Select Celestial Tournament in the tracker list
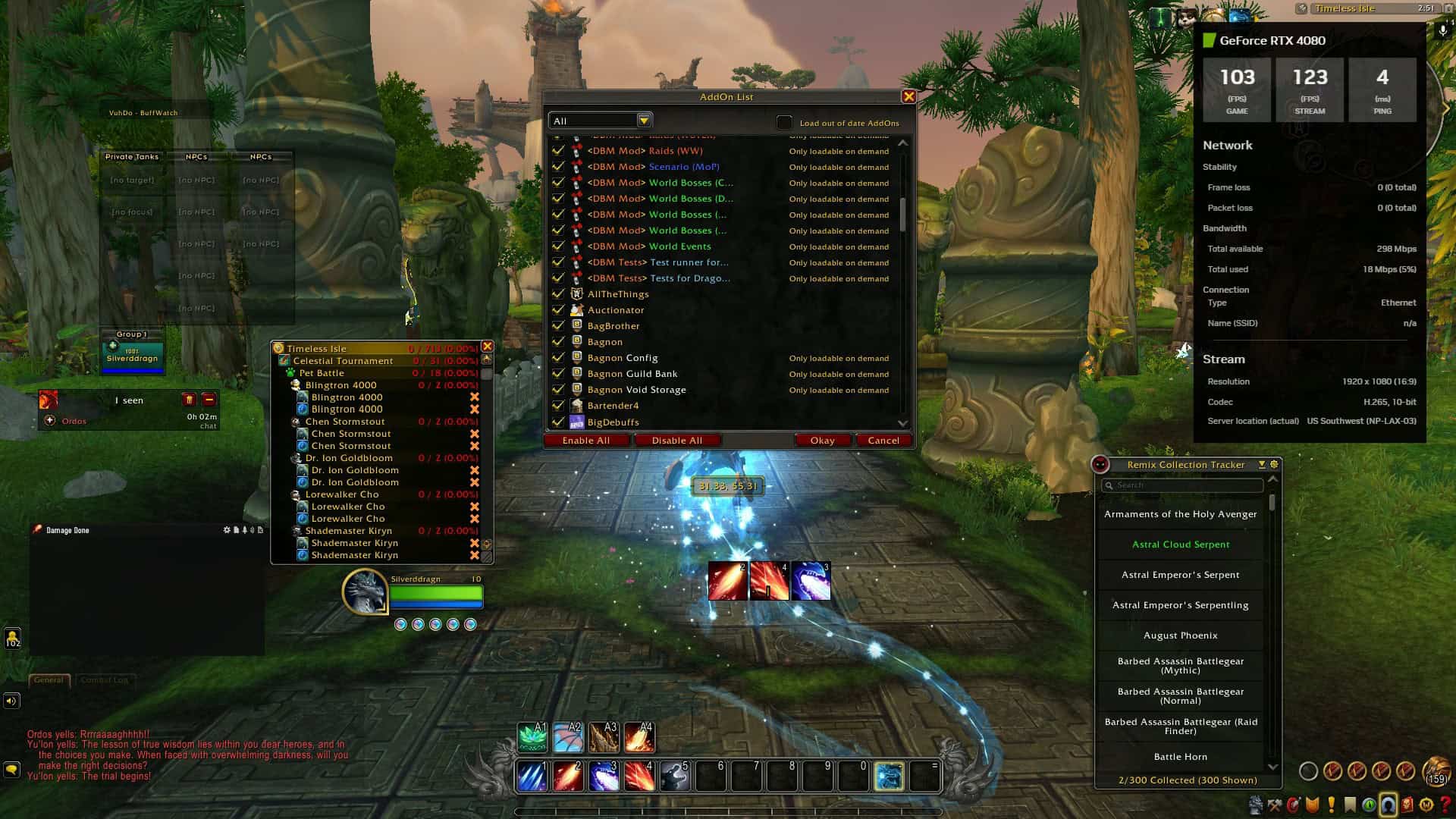This screenshot has width=1456, height=819. [x=343, y=361]
